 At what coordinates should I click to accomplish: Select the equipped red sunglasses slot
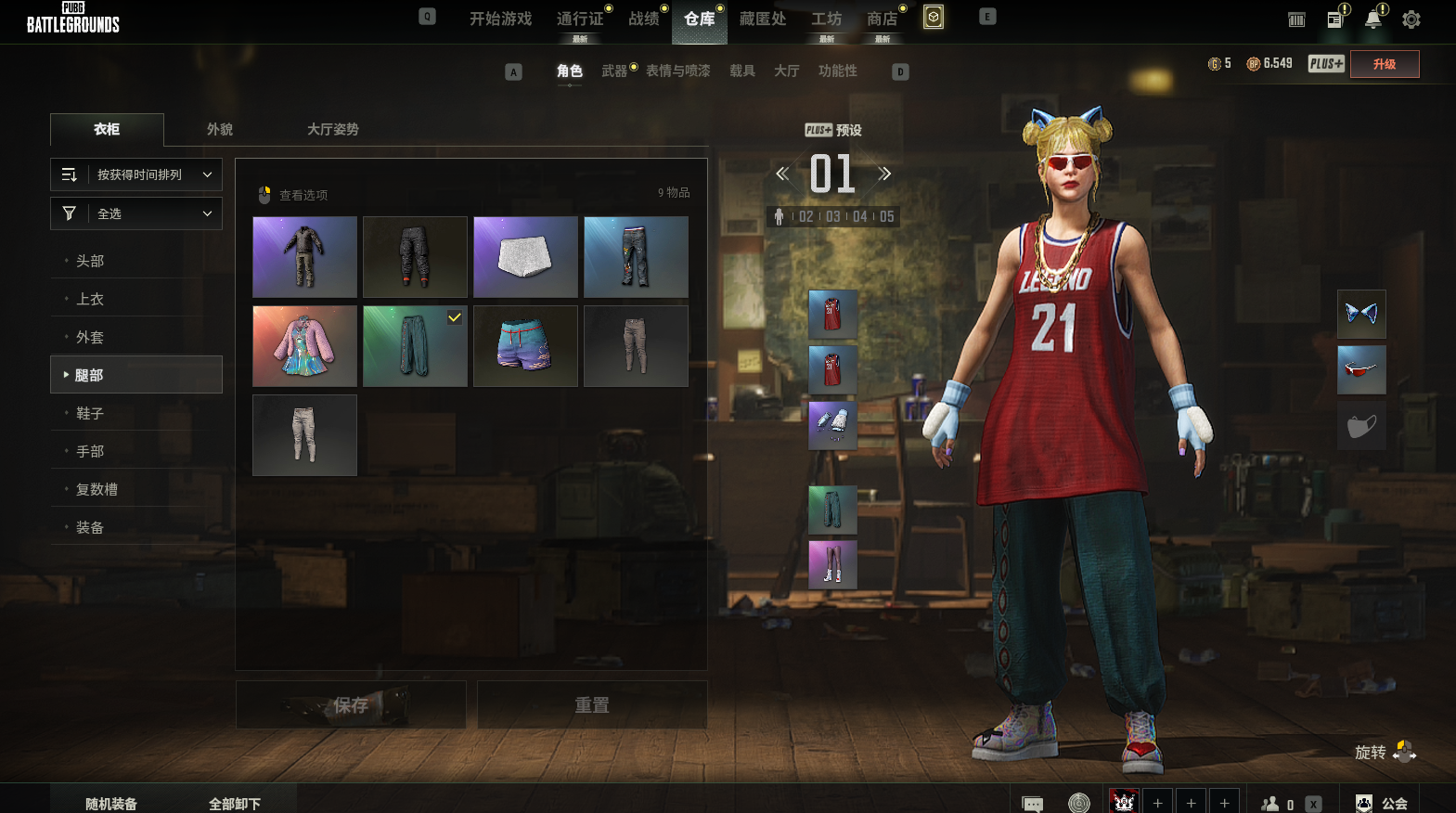click(1361, 369)
